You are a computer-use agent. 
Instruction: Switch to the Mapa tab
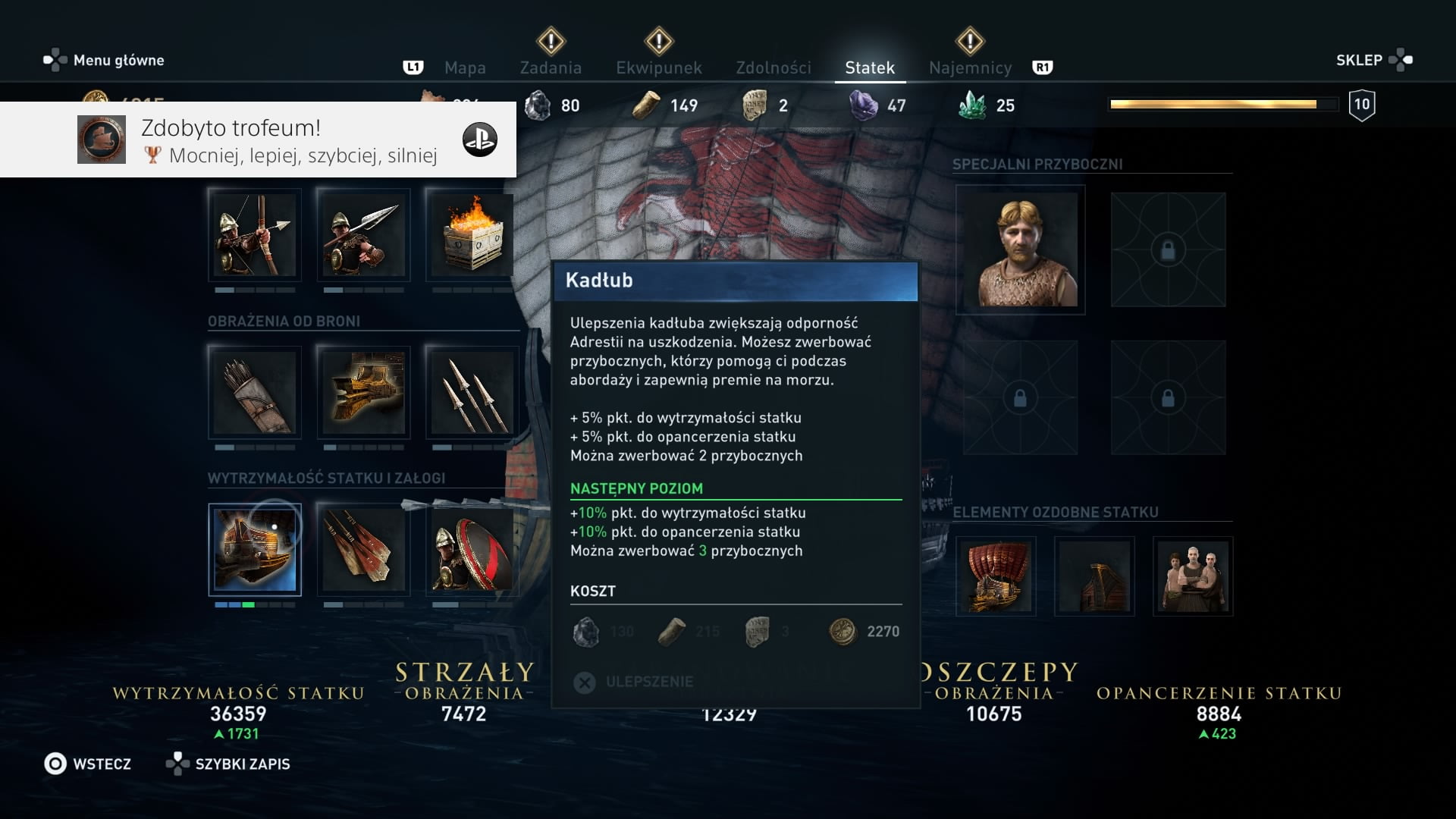465,68
